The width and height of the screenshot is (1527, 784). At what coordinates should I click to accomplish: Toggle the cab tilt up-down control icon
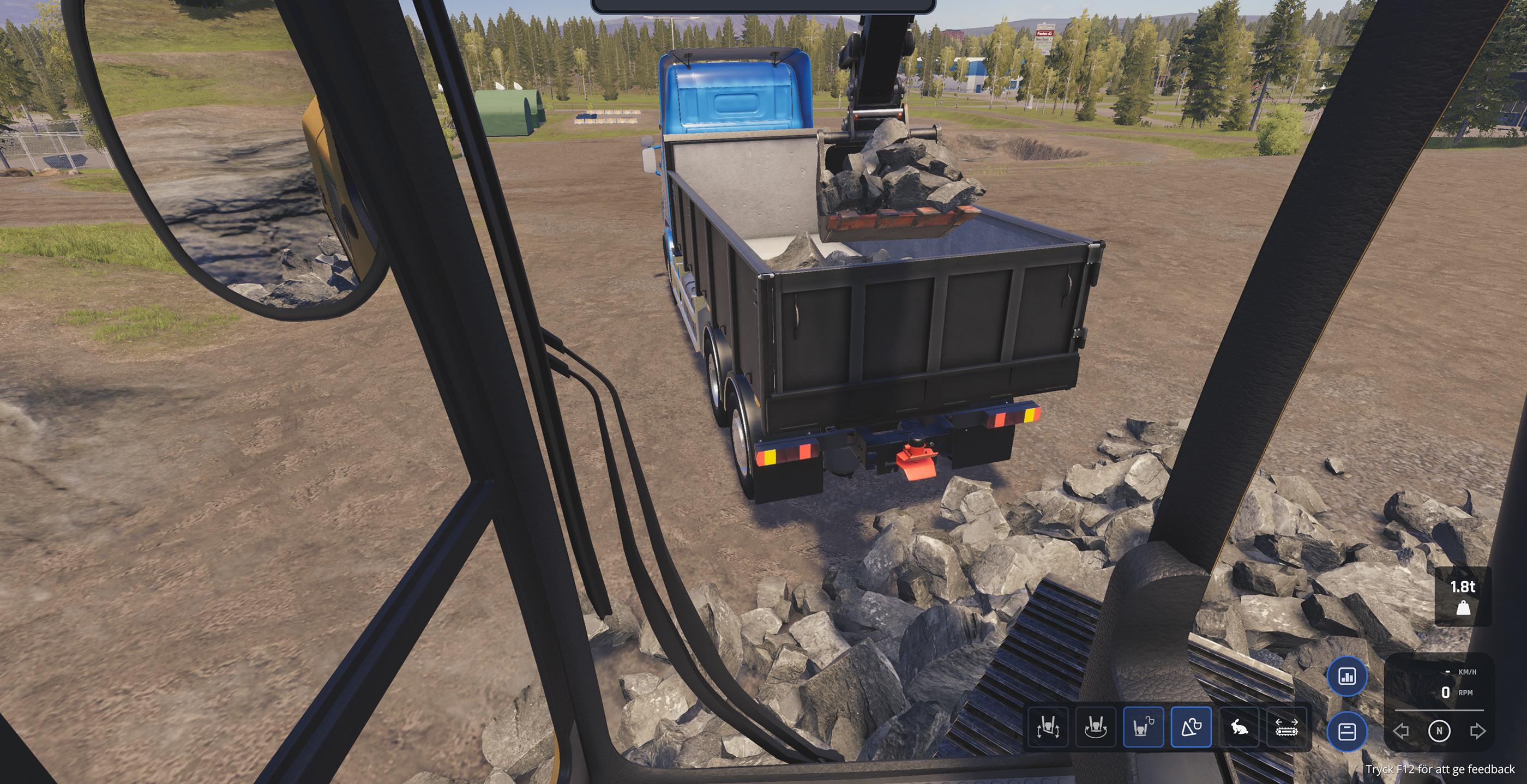coord(1048,727)
